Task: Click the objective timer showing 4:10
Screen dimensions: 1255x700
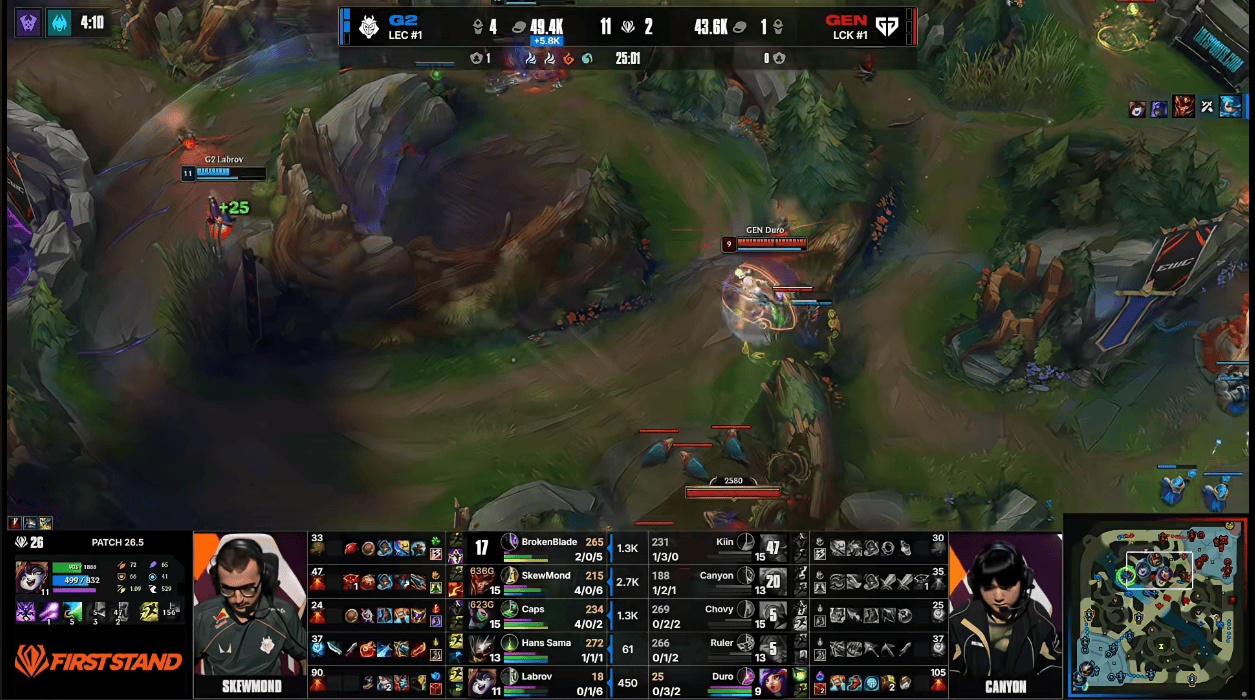Action: click(x=91, y=21)
